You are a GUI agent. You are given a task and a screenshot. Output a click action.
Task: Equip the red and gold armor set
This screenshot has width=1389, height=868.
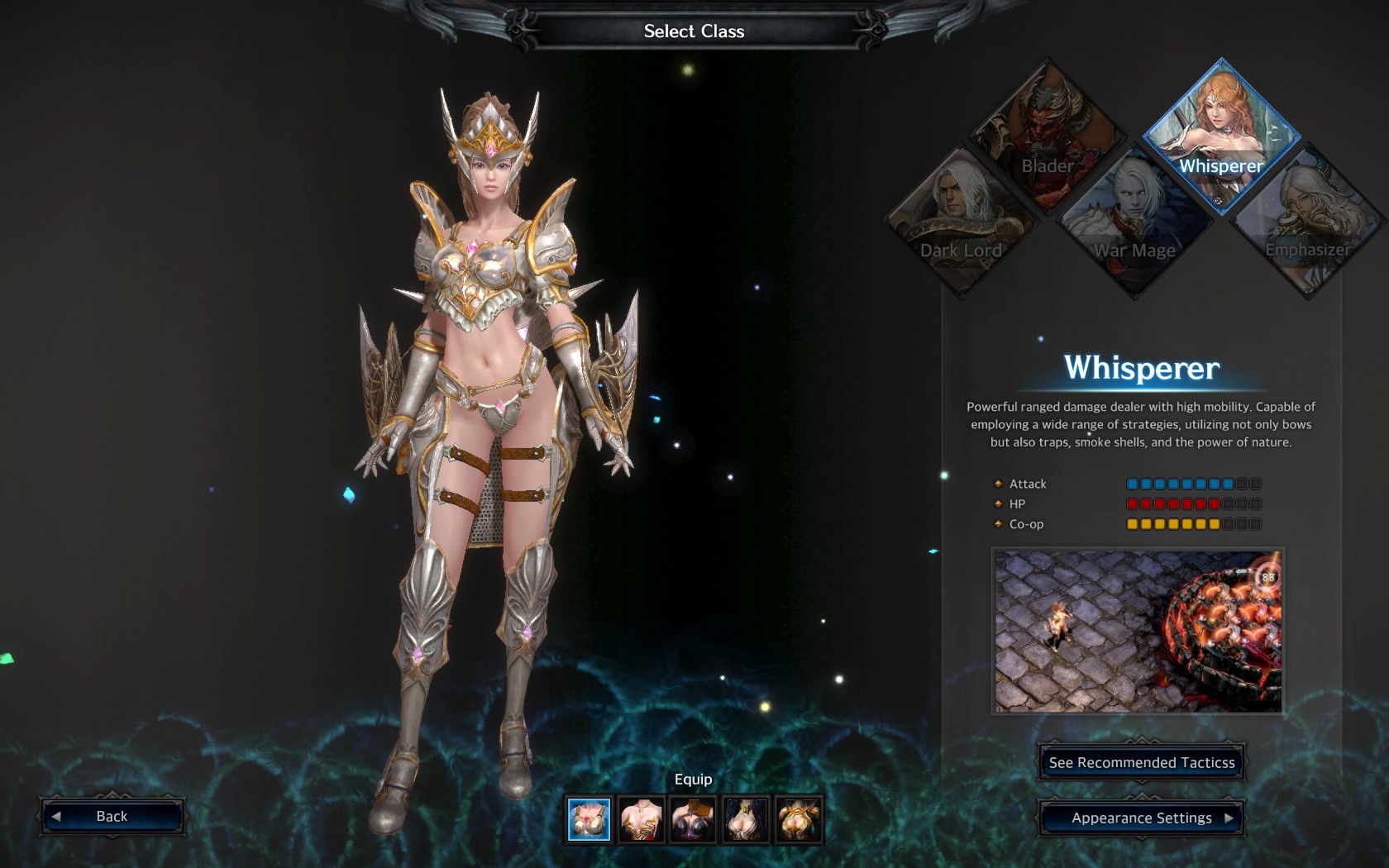point(642,819)
